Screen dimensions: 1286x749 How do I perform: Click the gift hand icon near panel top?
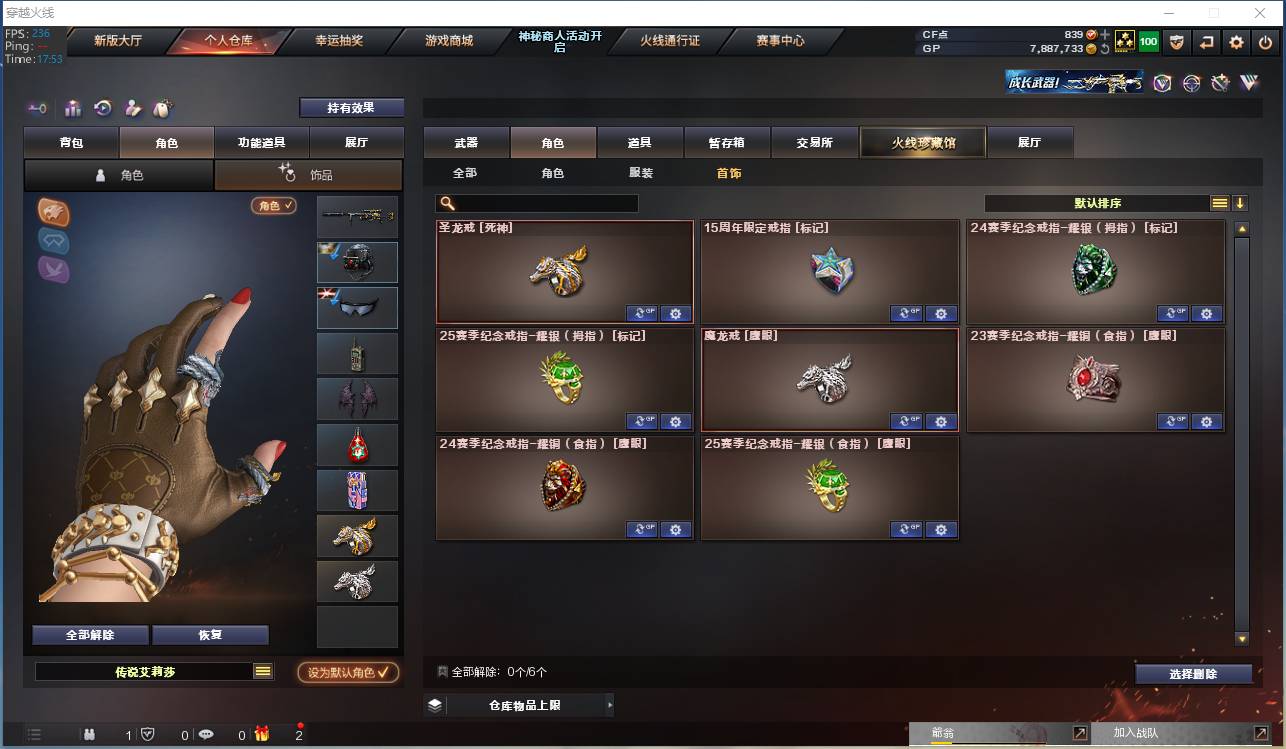click(163, 106)
